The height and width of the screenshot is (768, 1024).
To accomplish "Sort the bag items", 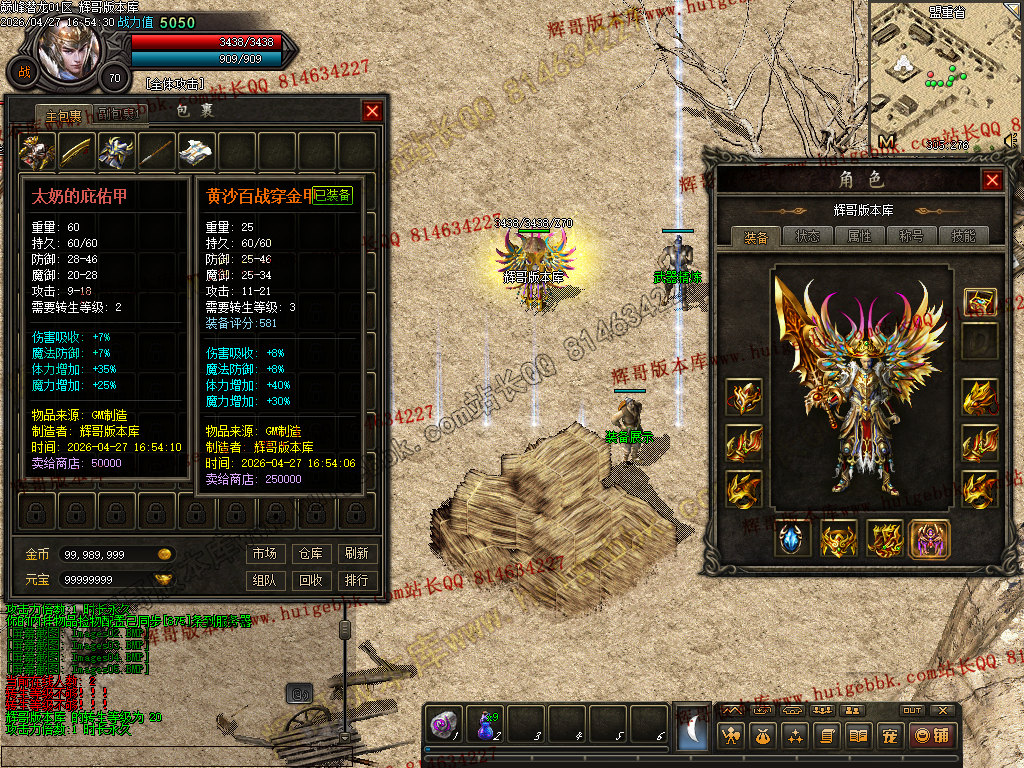I will click(x=356, y=580).
